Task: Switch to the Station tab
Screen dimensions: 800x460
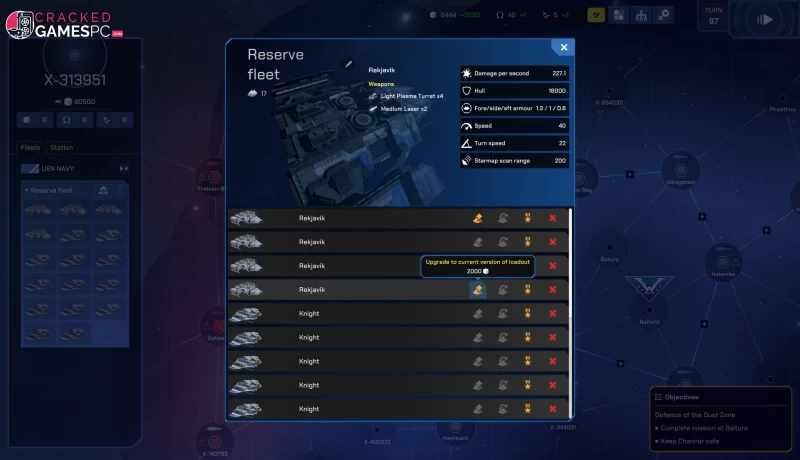Action: (61, 148)
